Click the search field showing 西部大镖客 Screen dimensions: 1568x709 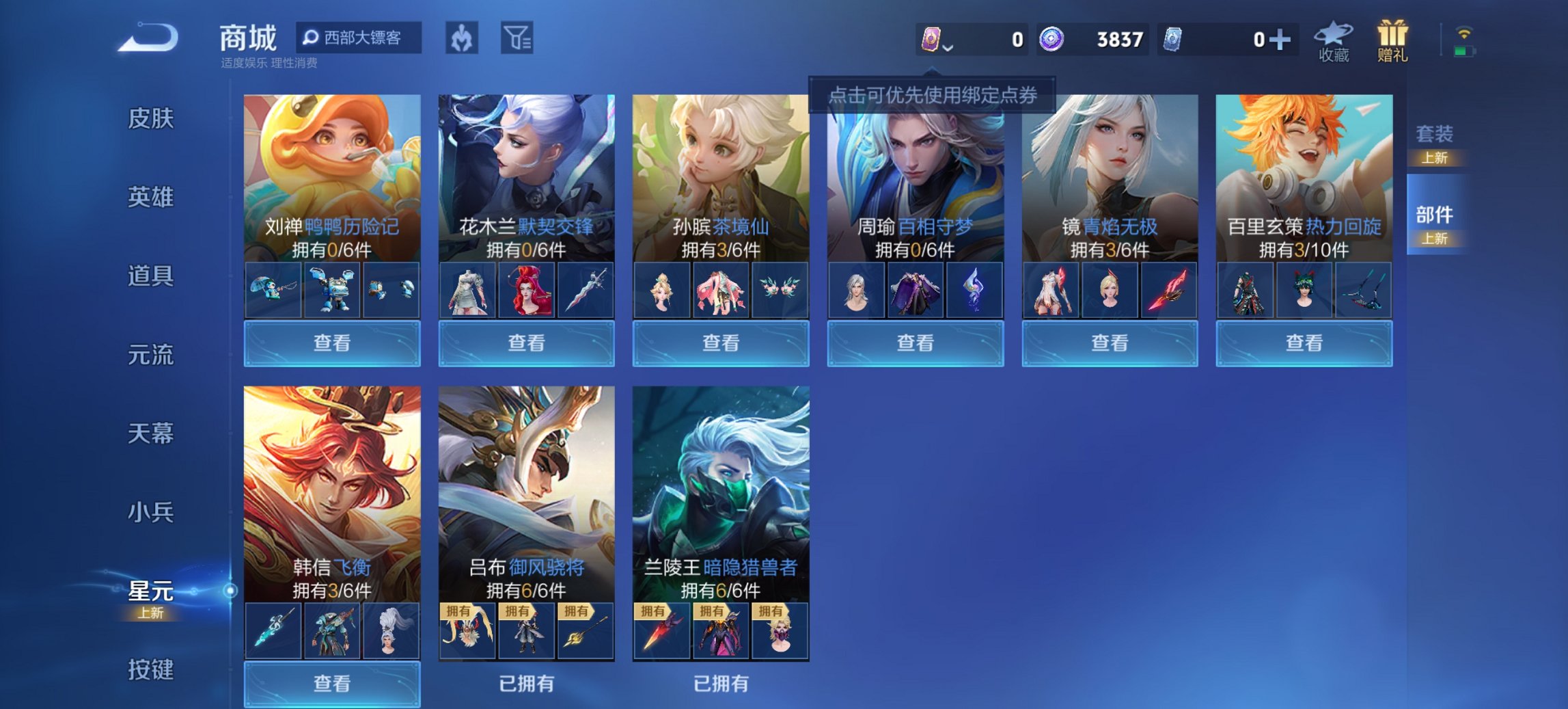359,39
